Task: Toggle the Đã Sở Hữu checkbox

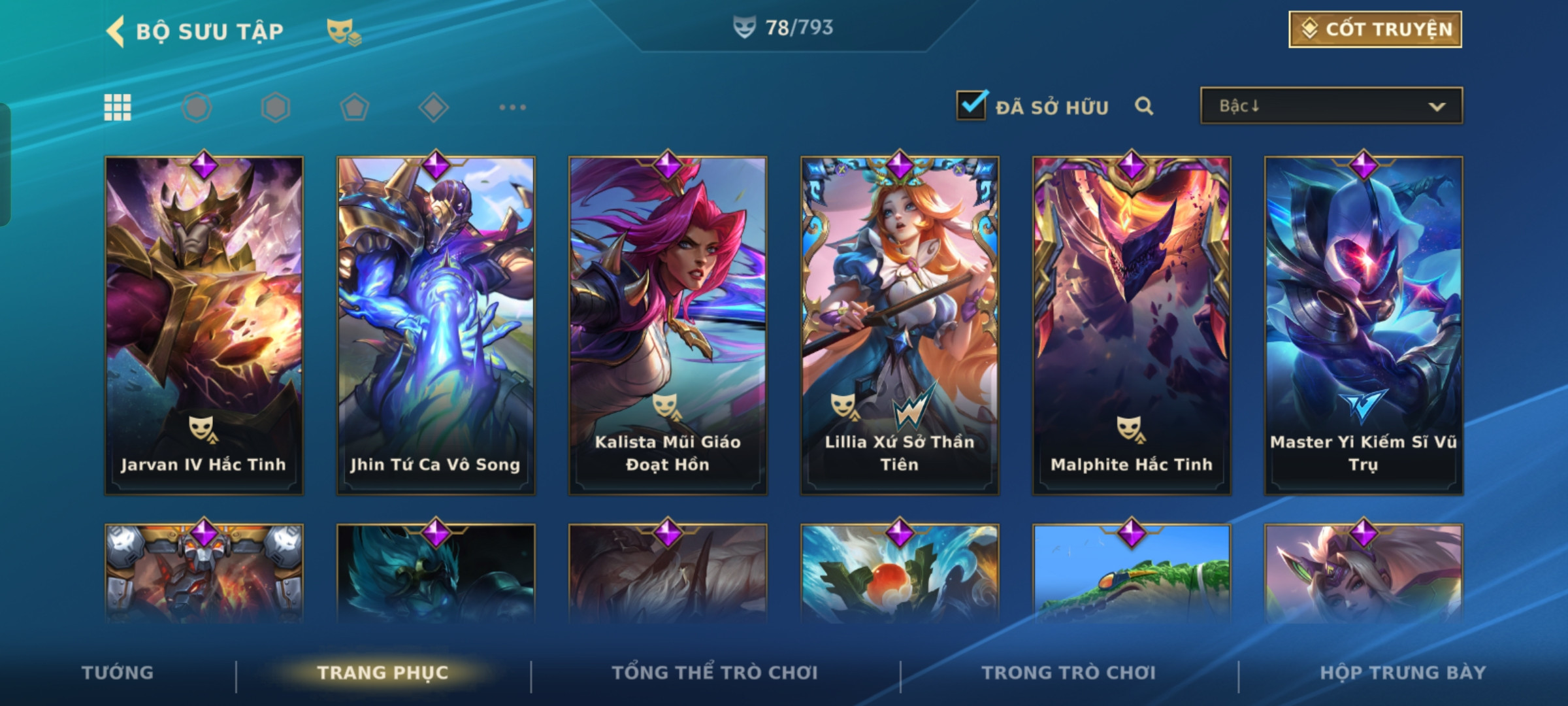Action: click(x=971, y=105)
